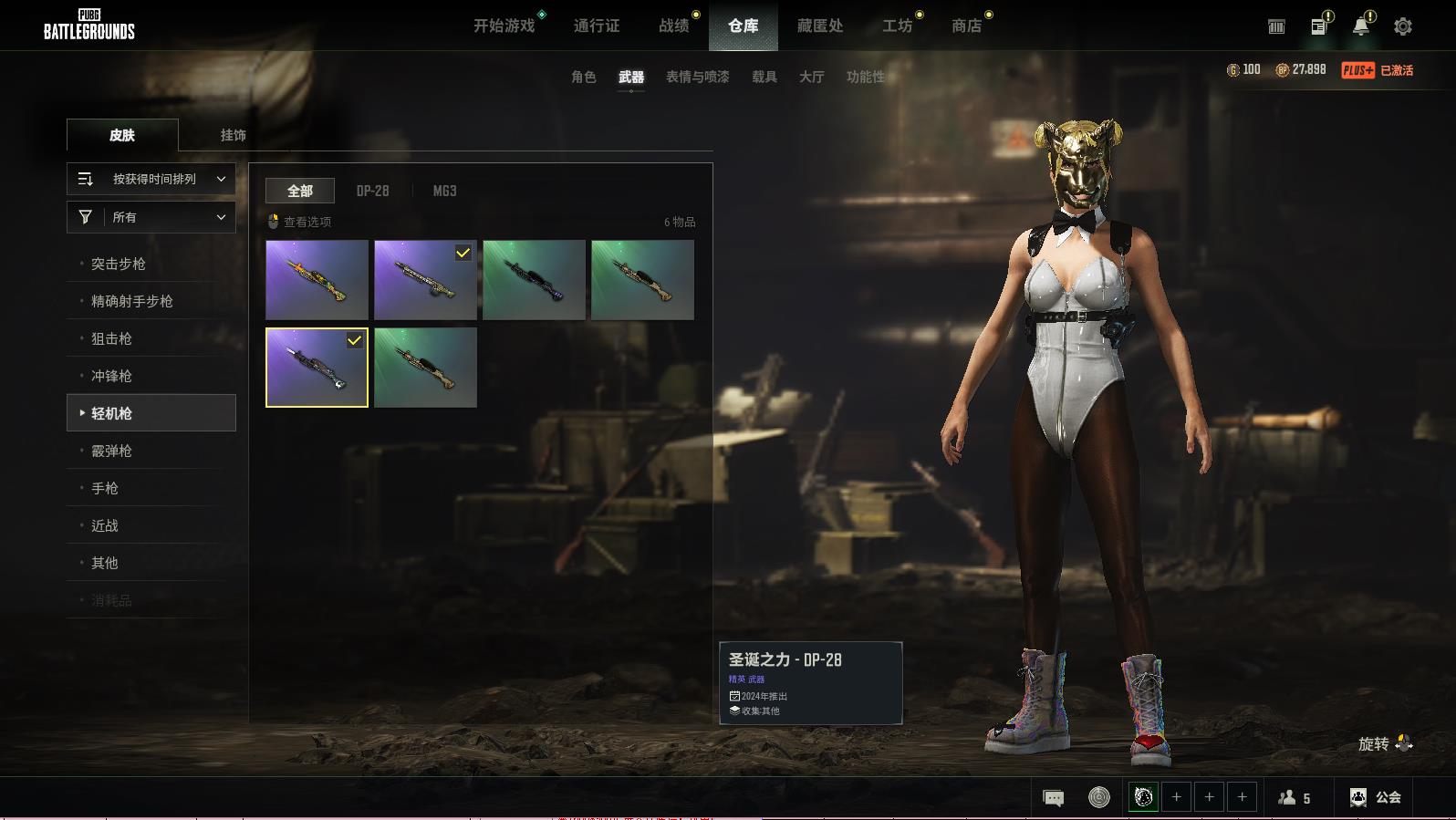Open the notifications bell

1360,26
